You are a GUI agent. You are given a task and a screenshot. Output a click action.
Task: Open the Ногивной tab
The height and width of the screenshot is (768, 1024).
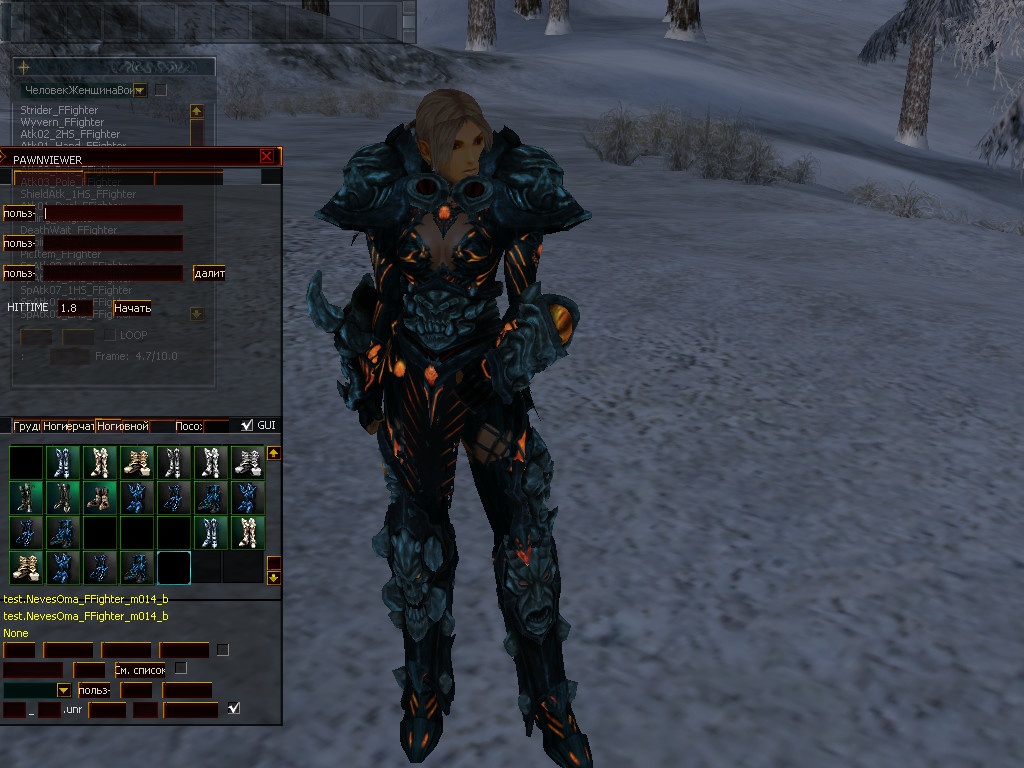click(x=122, y=426)
